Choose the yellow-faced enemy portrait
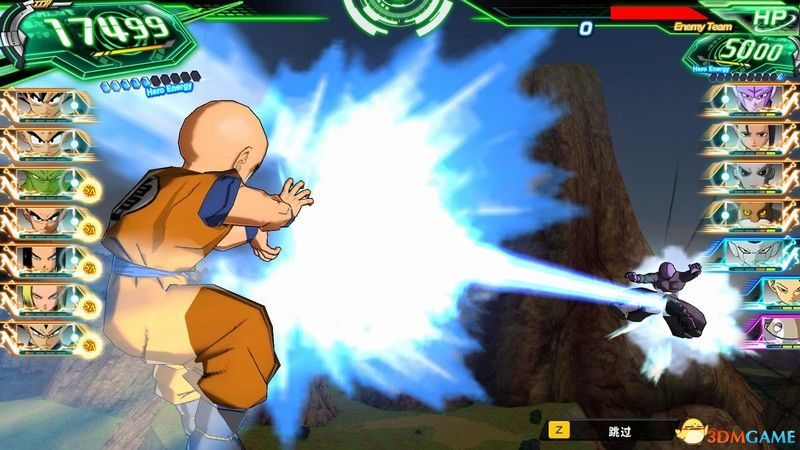This screenshot has height=450, width=800. click(749, 212)
